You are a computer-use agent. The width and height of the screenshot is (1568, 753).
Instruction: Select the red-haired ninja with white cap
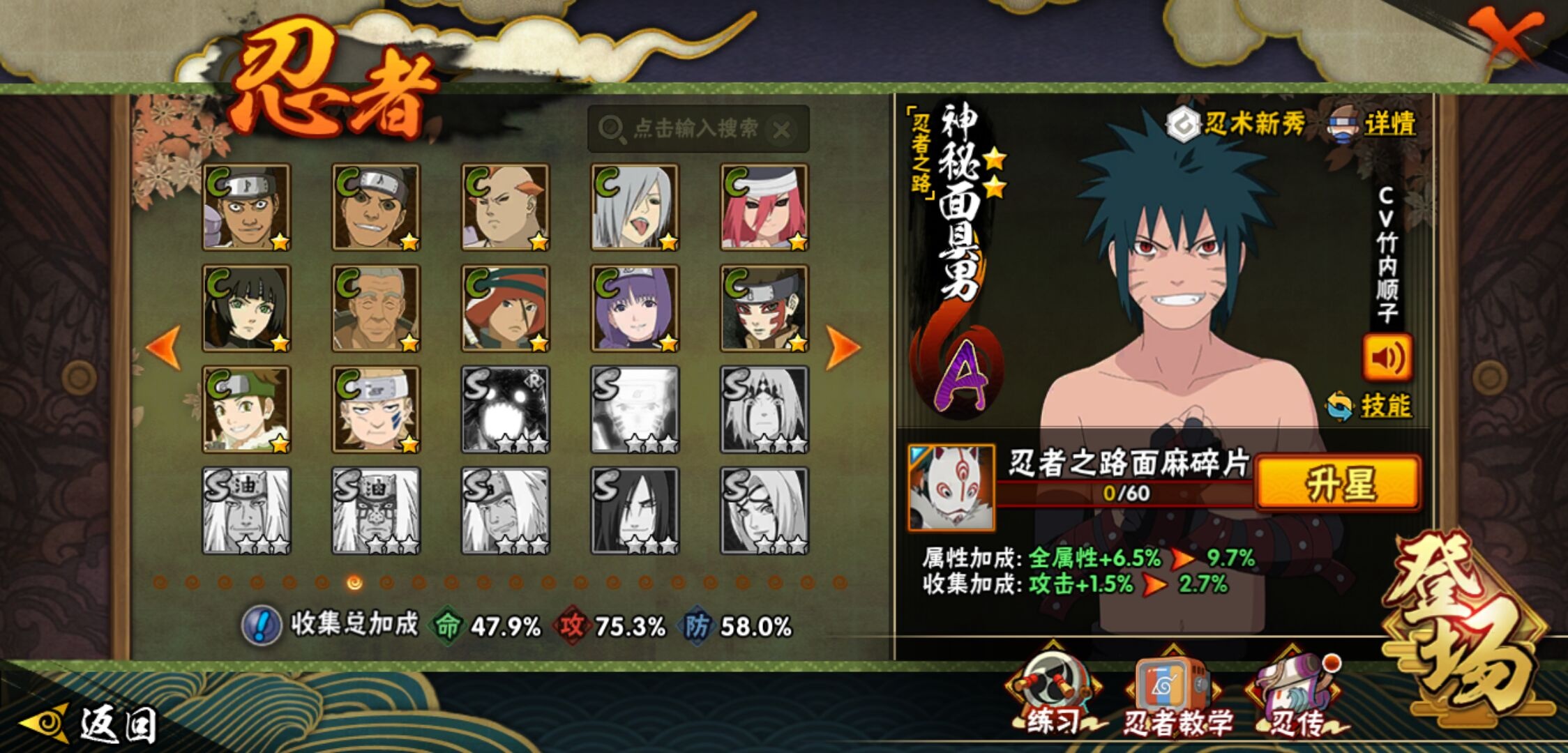[764, 207]
